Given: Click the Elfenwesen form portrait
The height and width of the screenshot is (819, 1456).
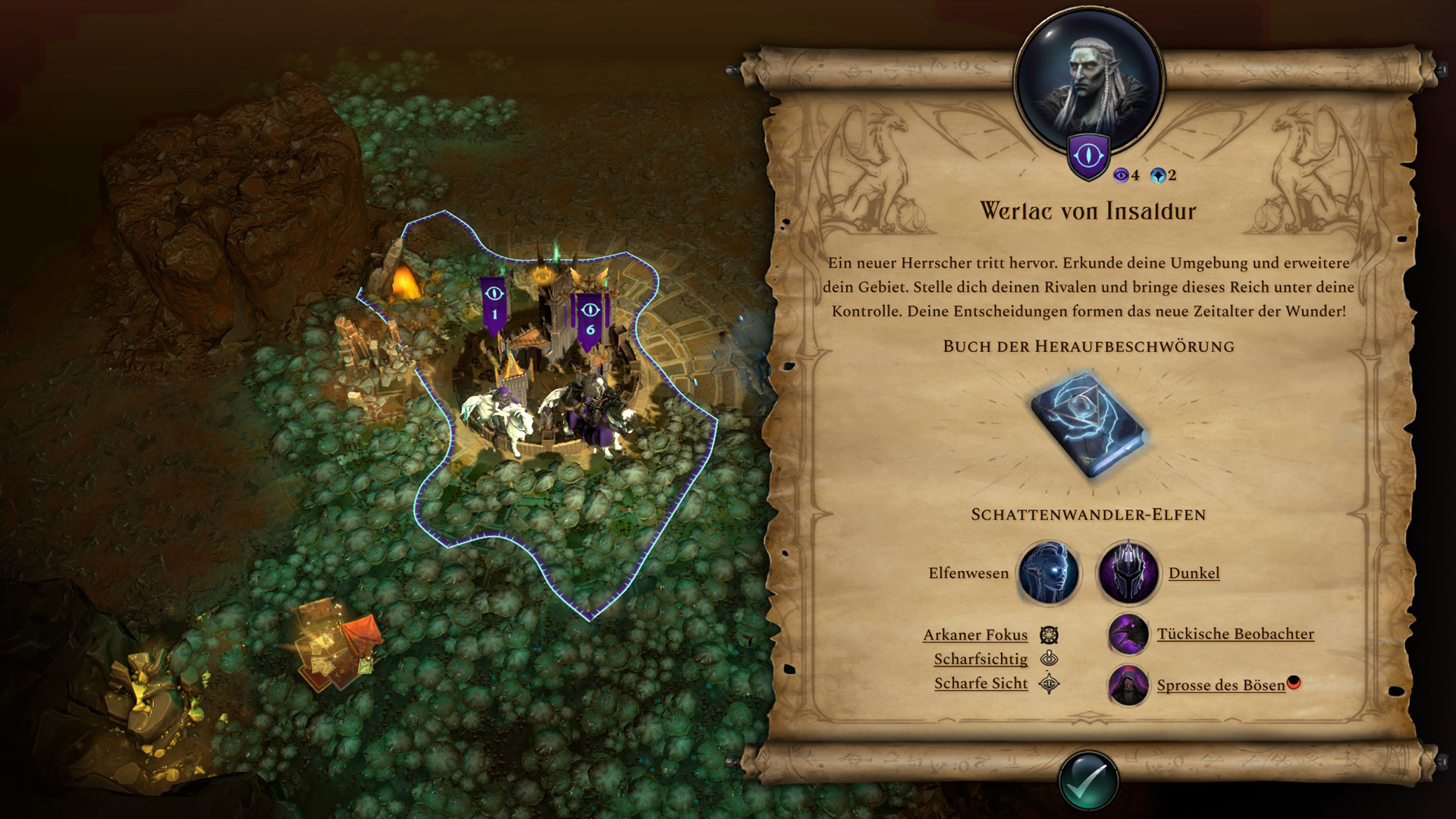Looking at the screenshot, I should click(1049, 573).
